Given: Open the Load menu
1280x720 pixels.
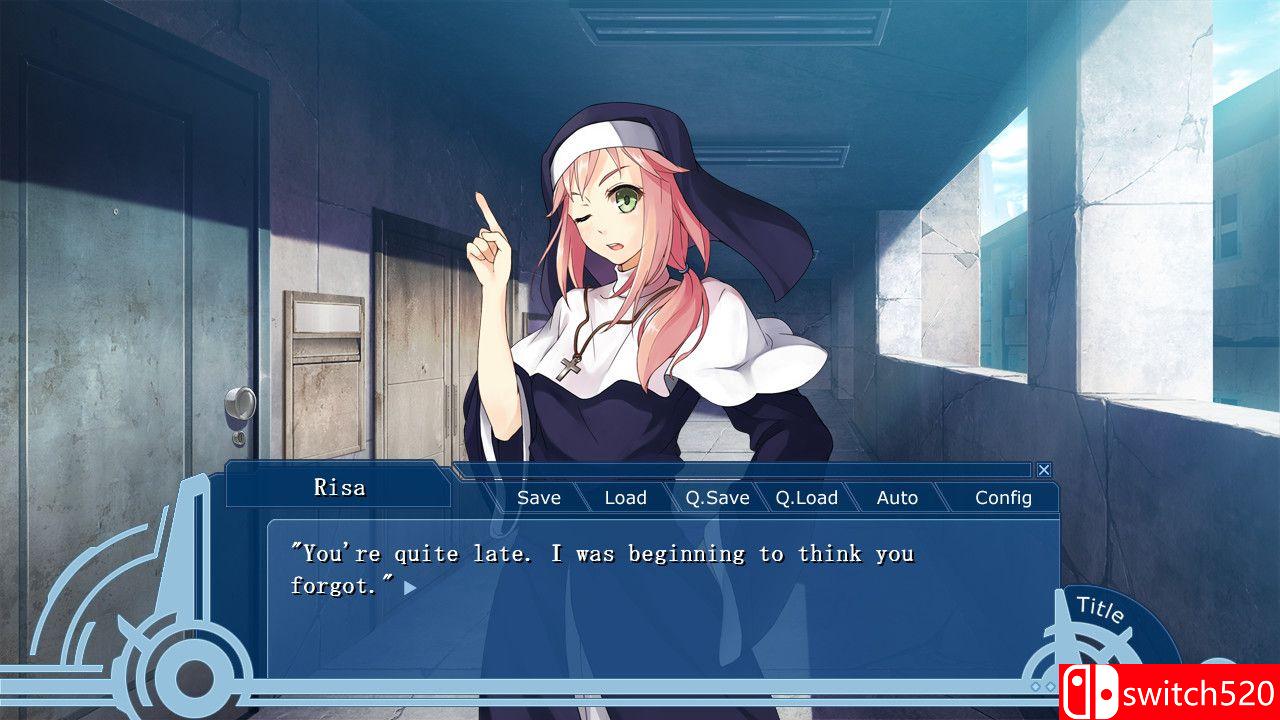Looking at the screenshot, I should pos(625,497).
